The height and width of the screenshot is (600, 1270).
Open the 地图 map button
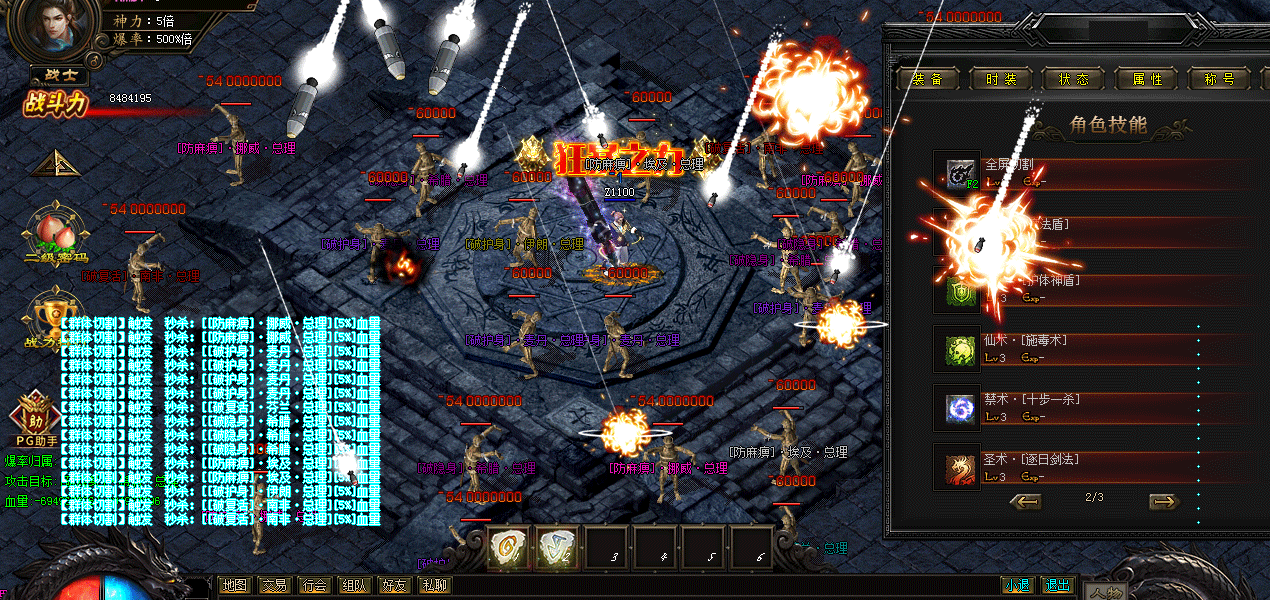234,586
